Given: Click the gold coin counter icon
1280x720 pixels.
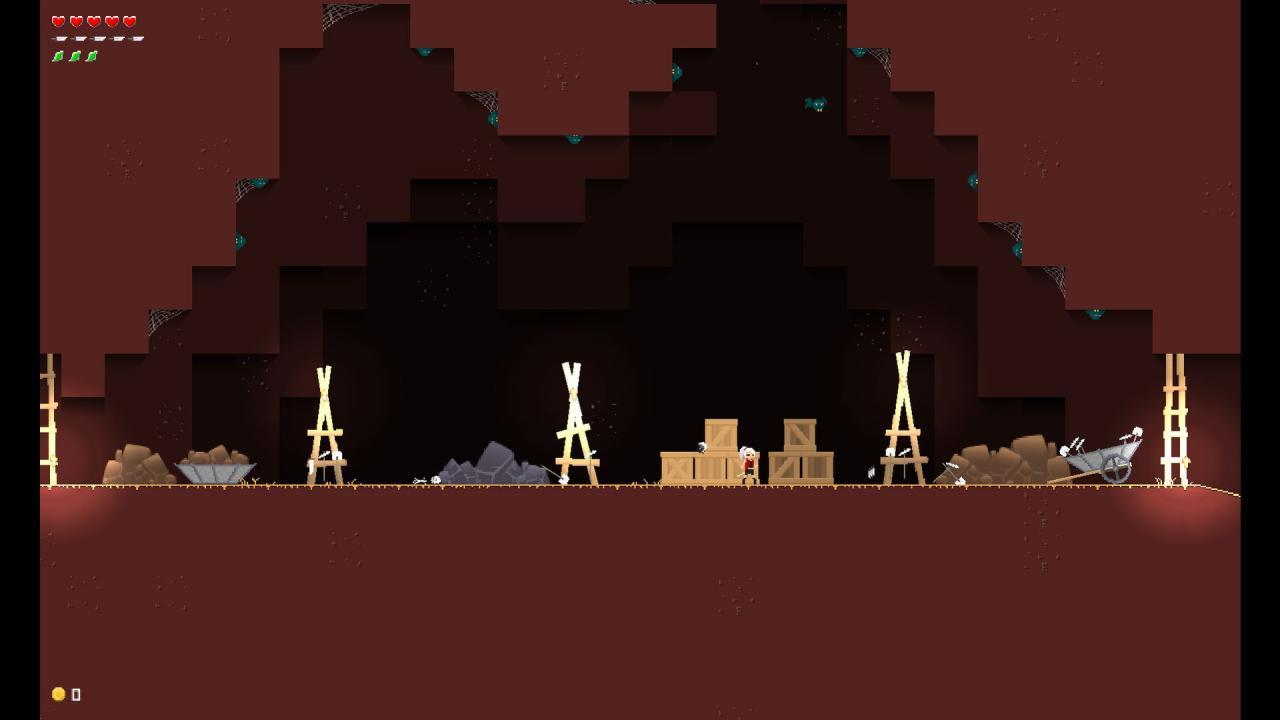Looking at the screenshot, I should [x=58, y=693].
